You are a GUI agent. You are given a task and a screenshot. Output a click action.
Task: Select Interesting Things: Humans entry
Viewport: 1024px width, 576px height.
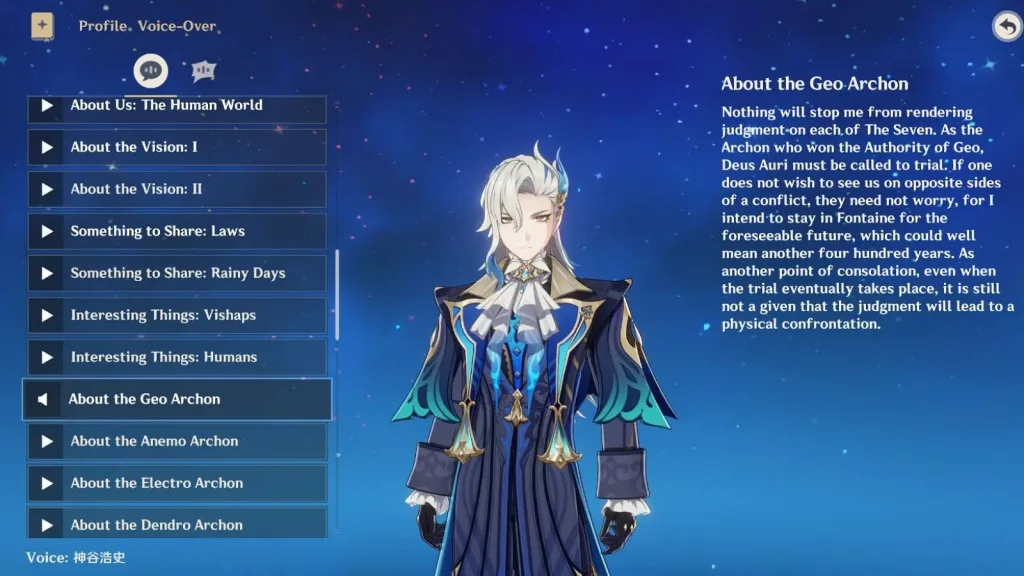click(176, 357)
